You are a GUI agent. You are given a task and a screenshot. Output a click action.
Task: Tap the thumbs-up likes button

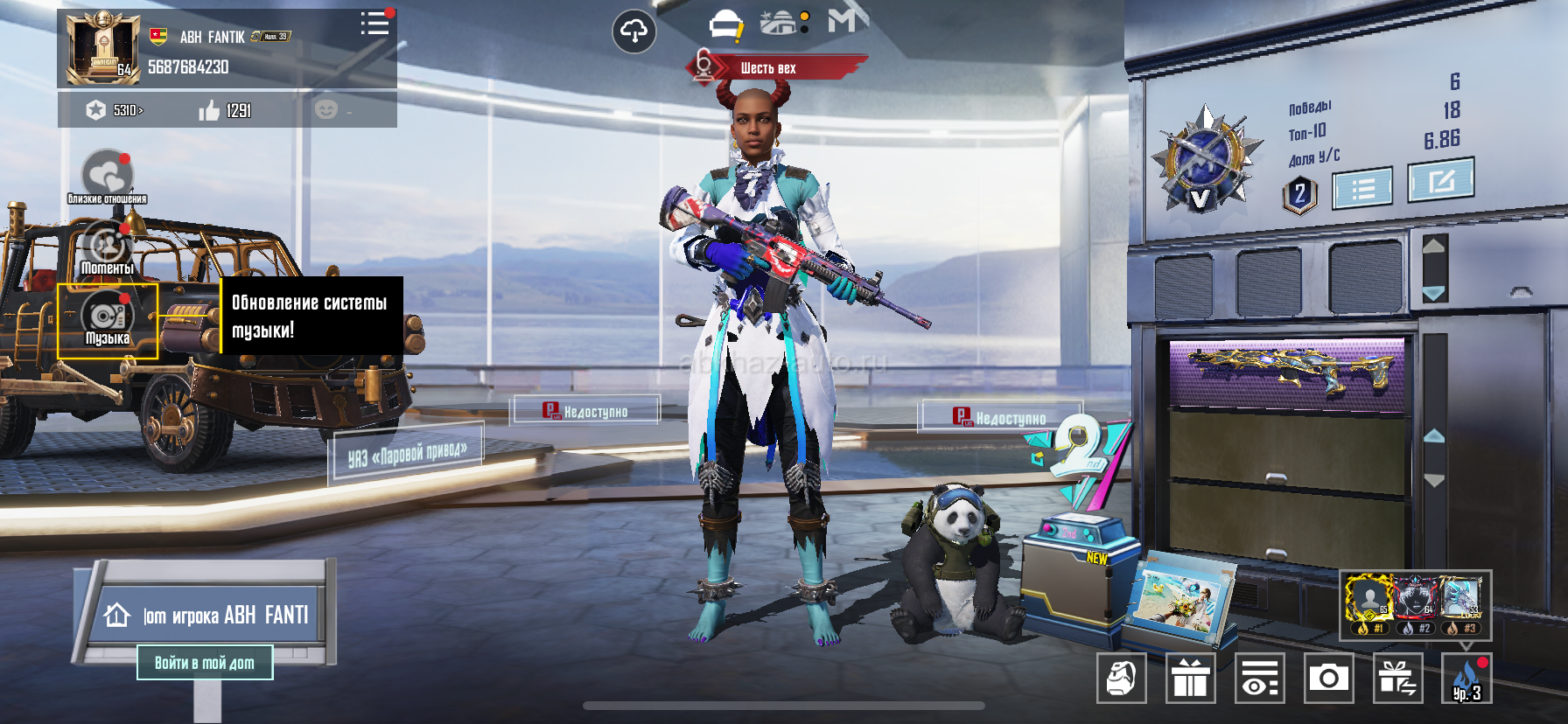pos(209,110)
